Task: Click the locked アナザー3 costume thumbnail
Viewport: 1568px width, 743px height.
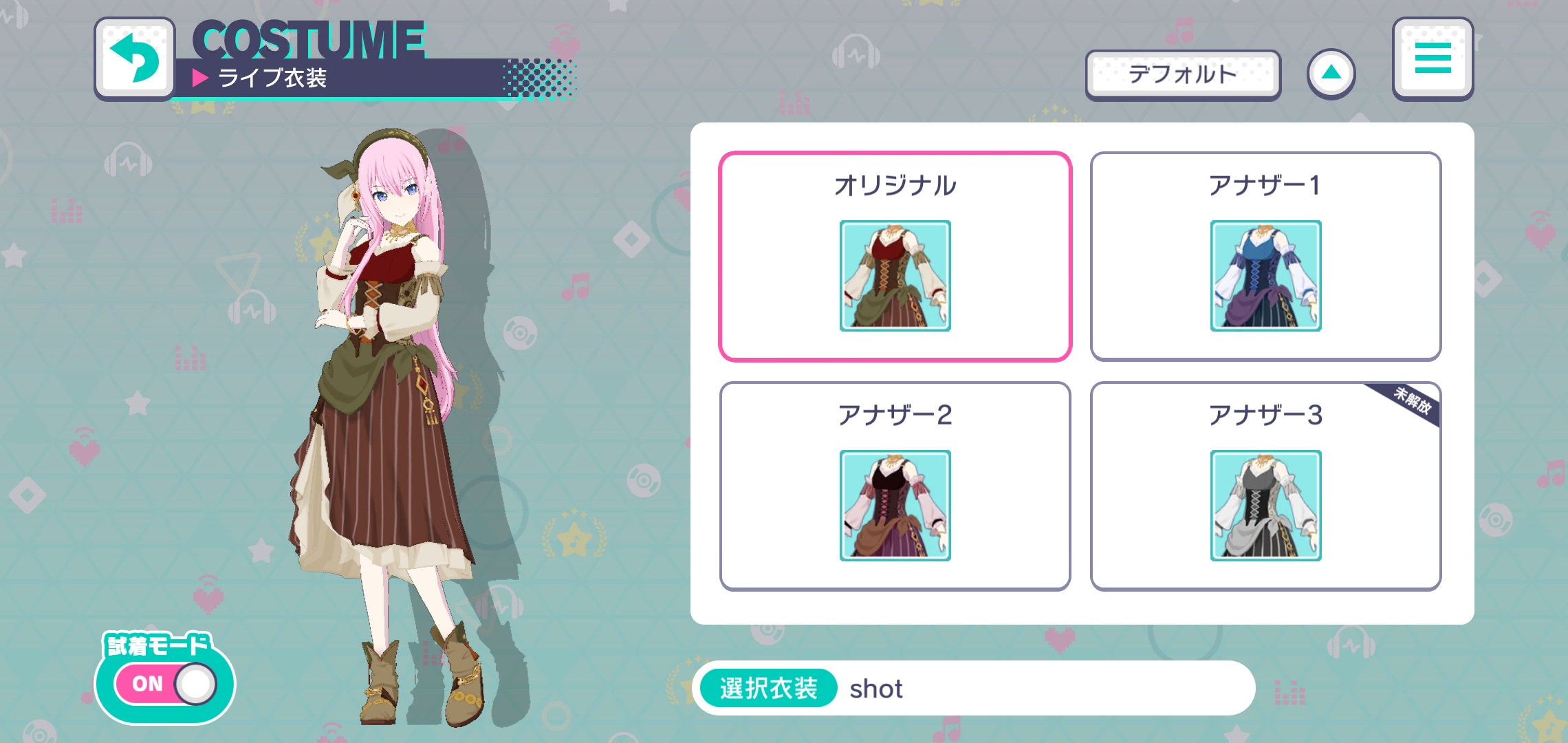Action: click(1265, 507)
